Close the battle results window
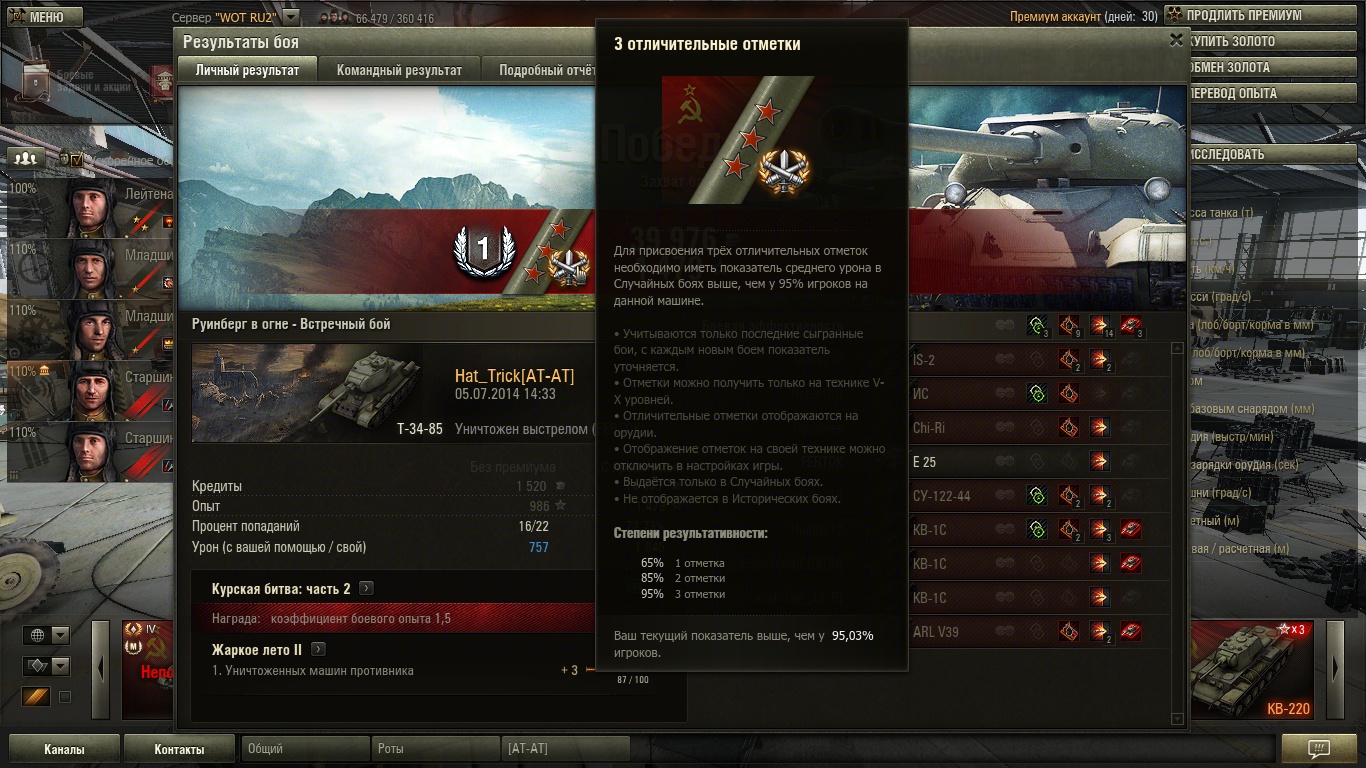This screenshot has height=768, width=1366. [x=1176, y=40]
